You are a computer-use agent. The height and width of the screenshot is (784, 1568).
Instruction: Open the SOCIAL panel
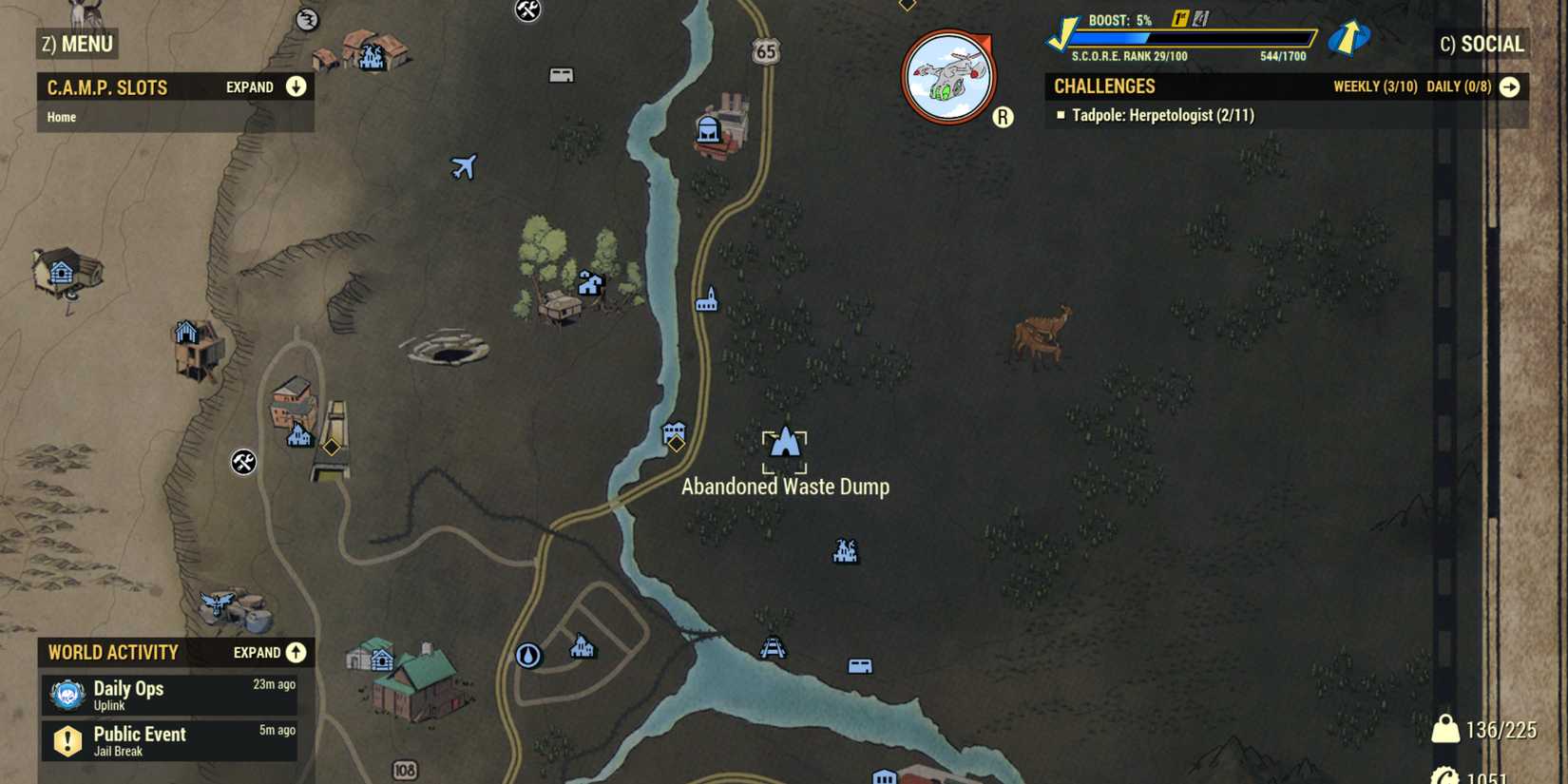[x=1482, y=44]
